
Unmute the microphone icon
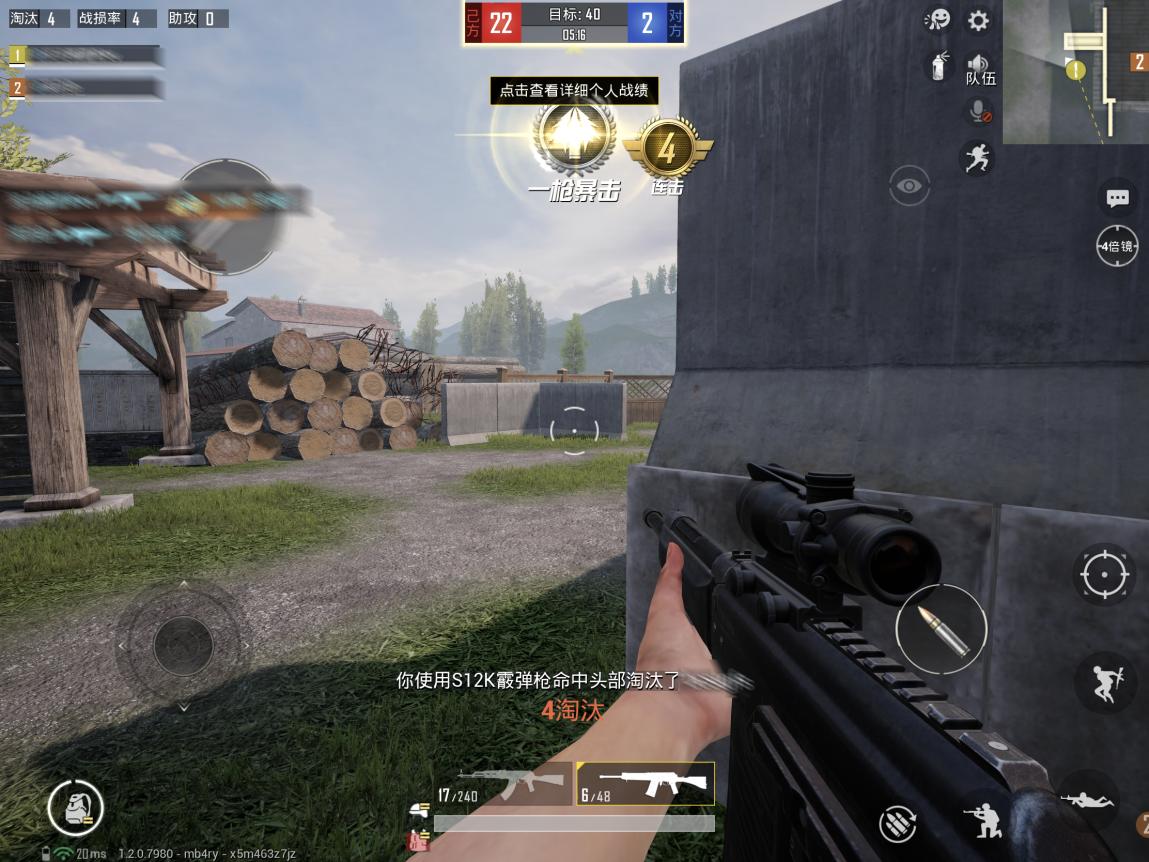pos(980,112)
